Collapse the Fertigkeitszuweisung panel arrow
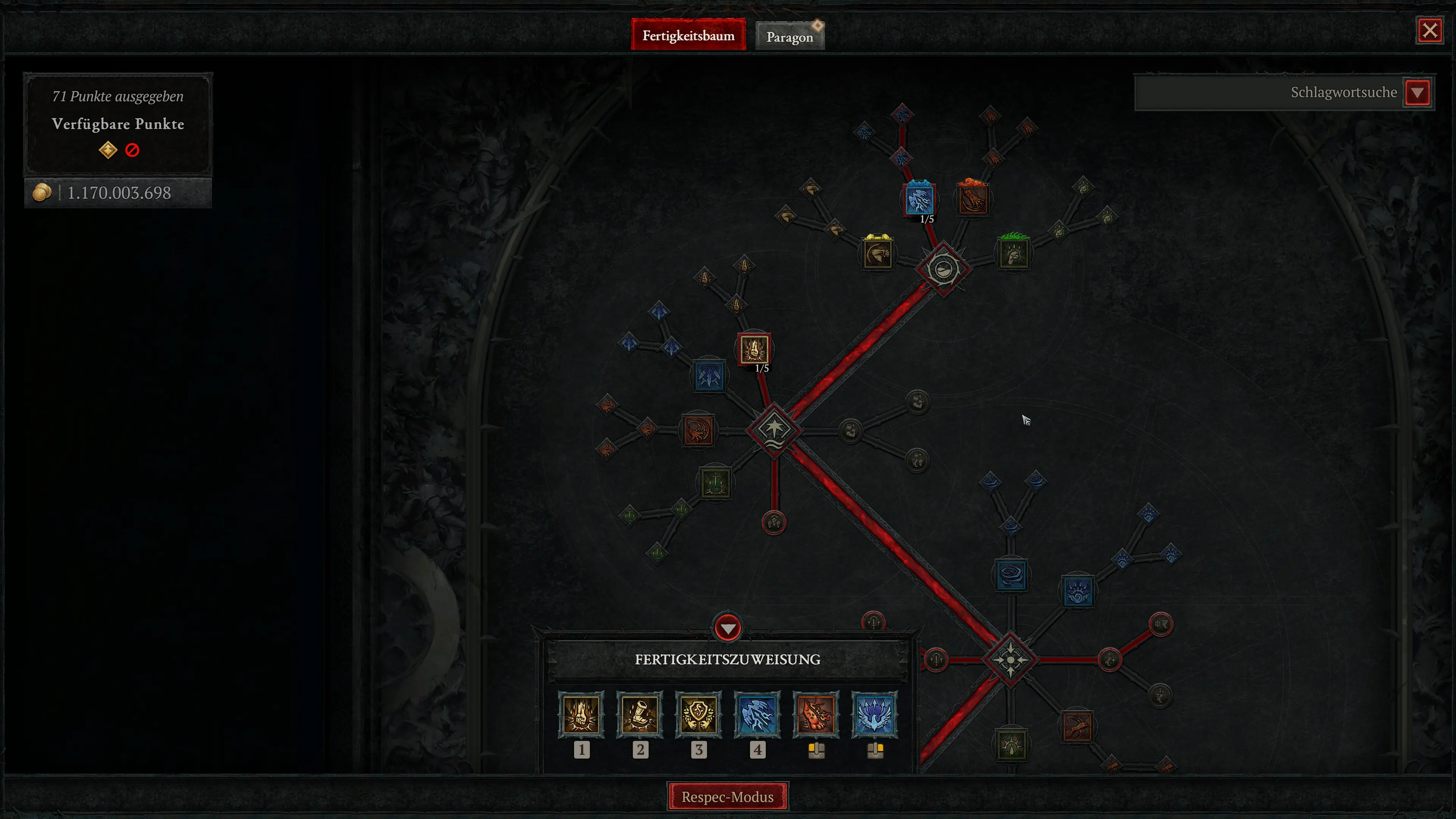Viewport: 1456px width, 819px height. [728, 628]
